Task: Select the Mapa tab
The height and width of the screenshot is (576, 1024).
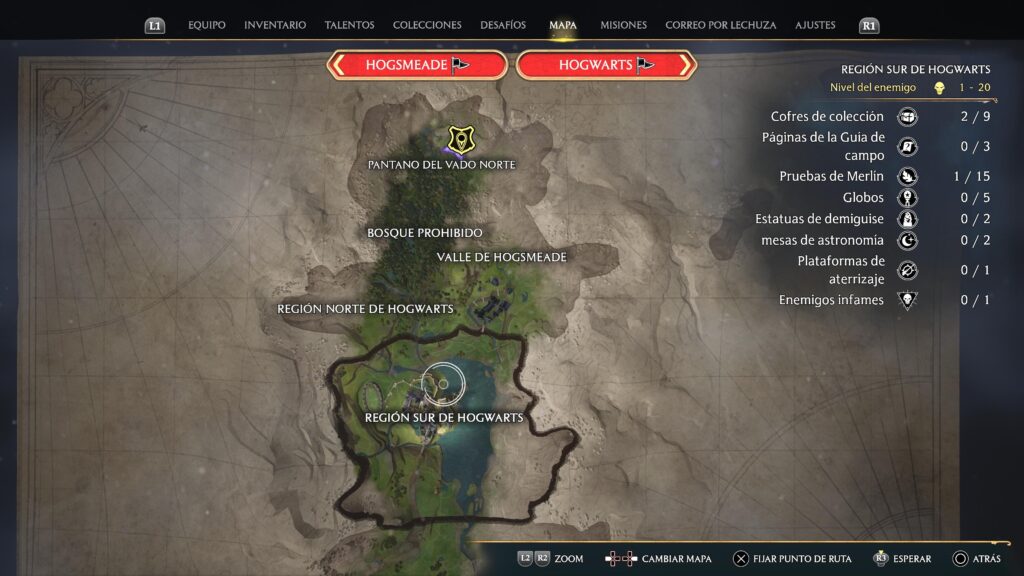Action: point(563,25)
